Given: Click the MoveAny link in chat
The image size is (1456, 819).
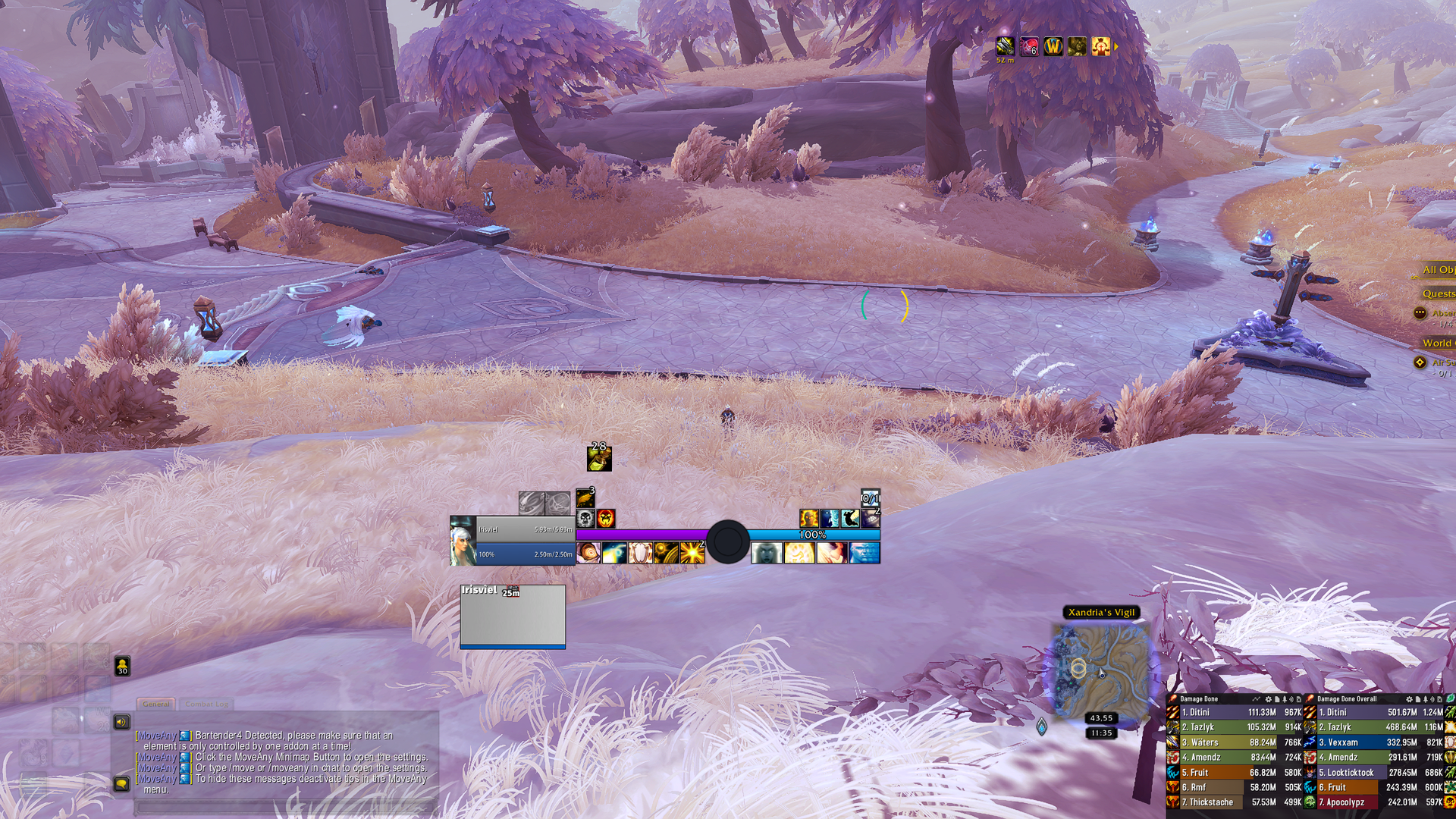Looking at the screenshot, I should point(157,735).
